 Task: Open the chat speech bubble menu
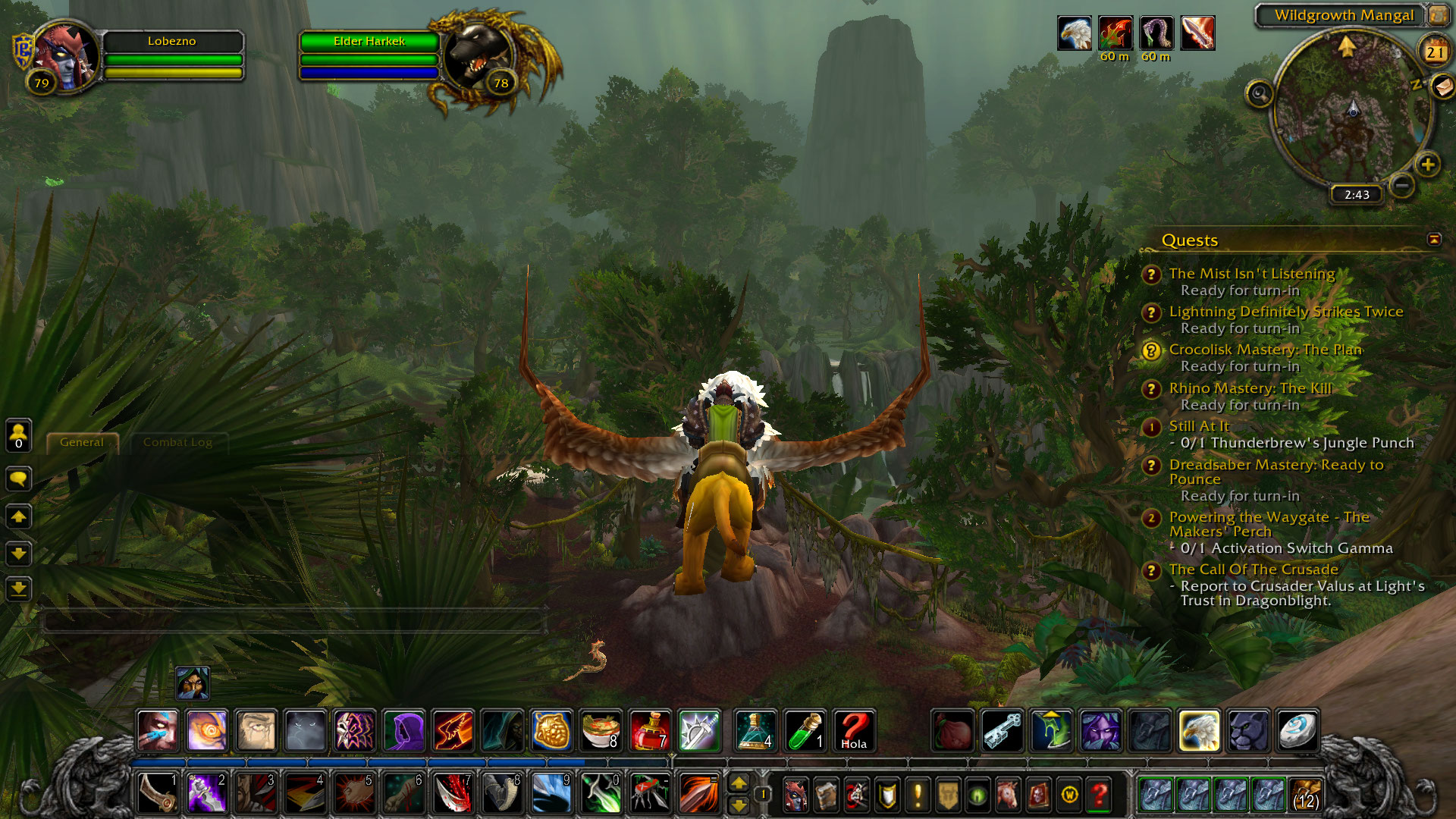coord(19,479)
